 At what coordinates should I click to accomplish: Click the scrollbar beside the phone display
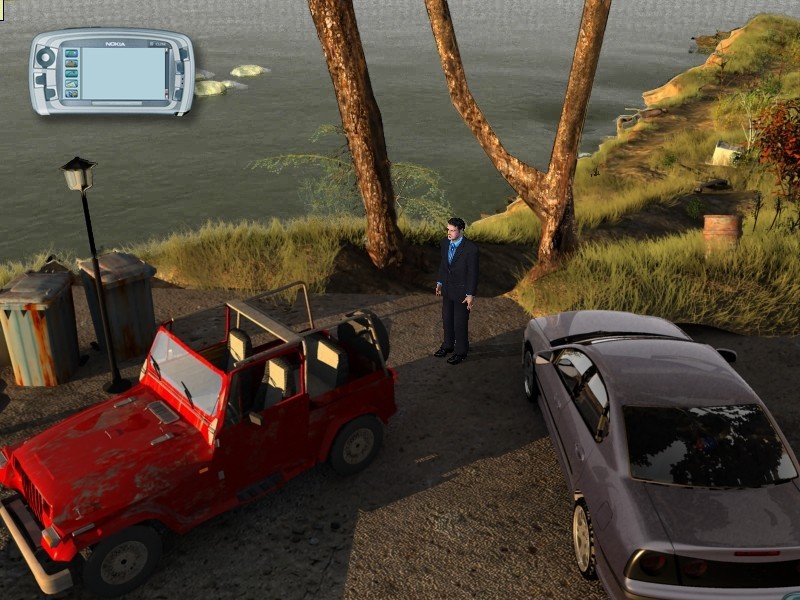169,73
